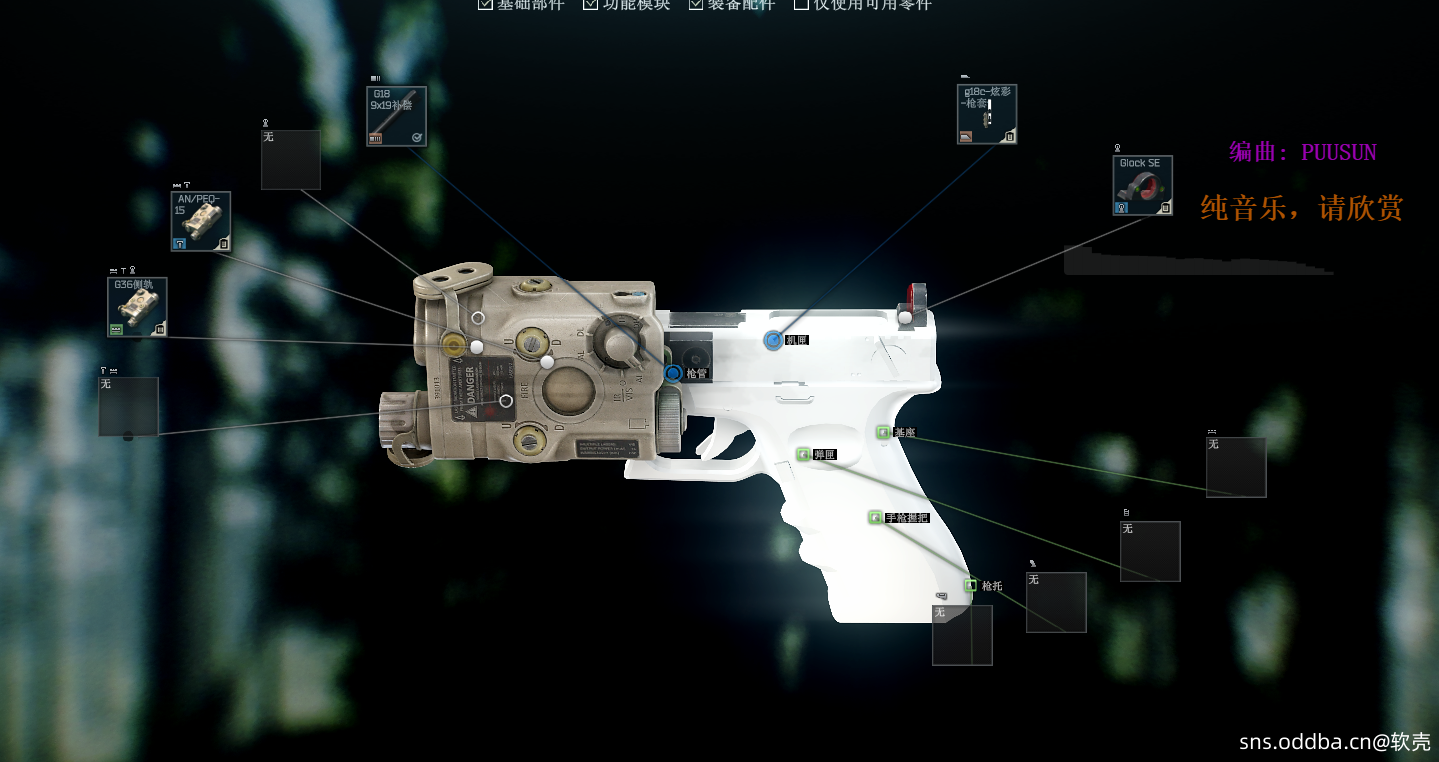Viewport: 1439px width, 762px height.
Task: Select the 弹匣 magazine node marker
Action: pyautogui.click(x=802, y=455)
